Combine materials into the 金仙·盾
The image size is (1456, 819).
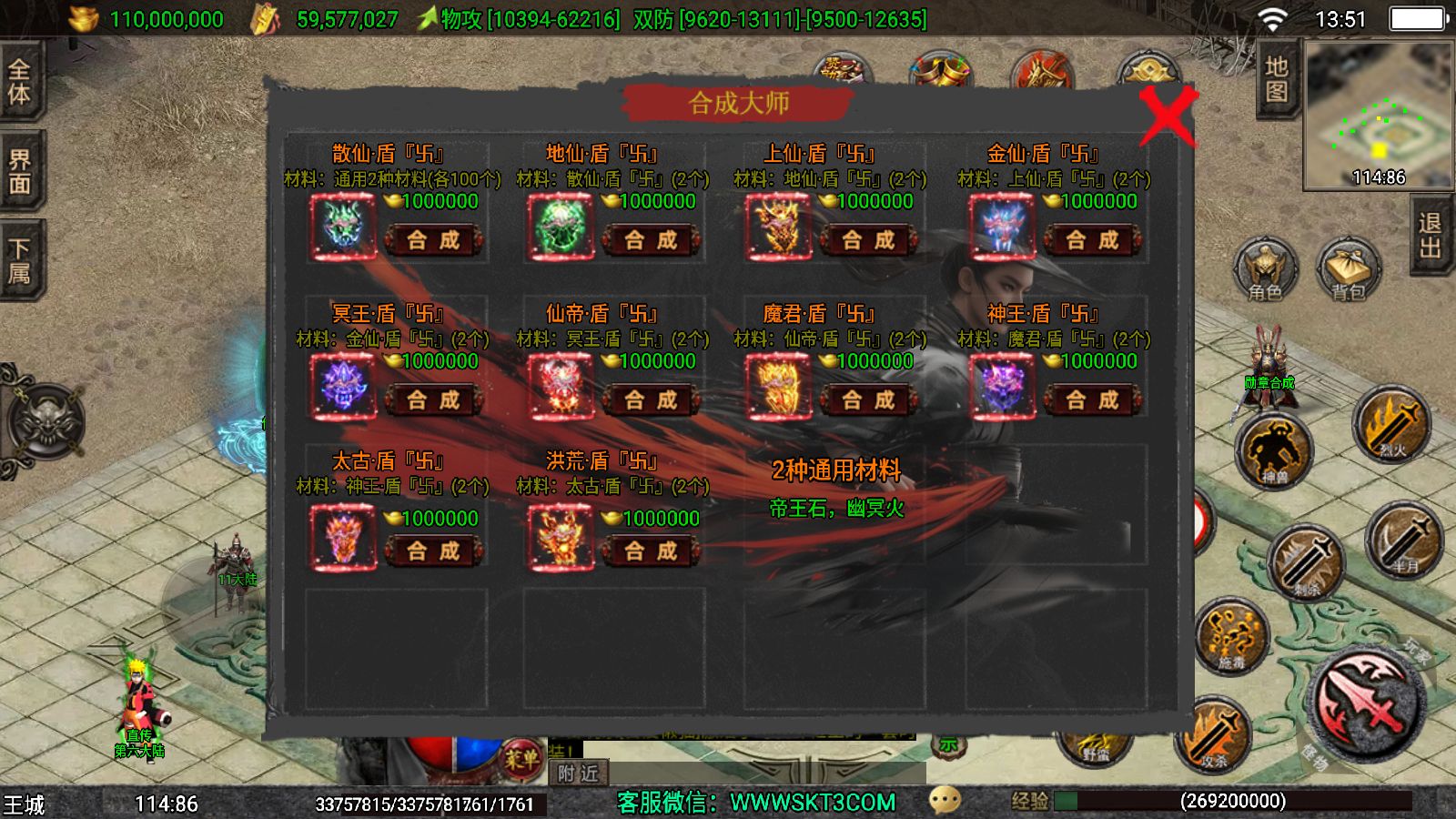(1092, 240)
